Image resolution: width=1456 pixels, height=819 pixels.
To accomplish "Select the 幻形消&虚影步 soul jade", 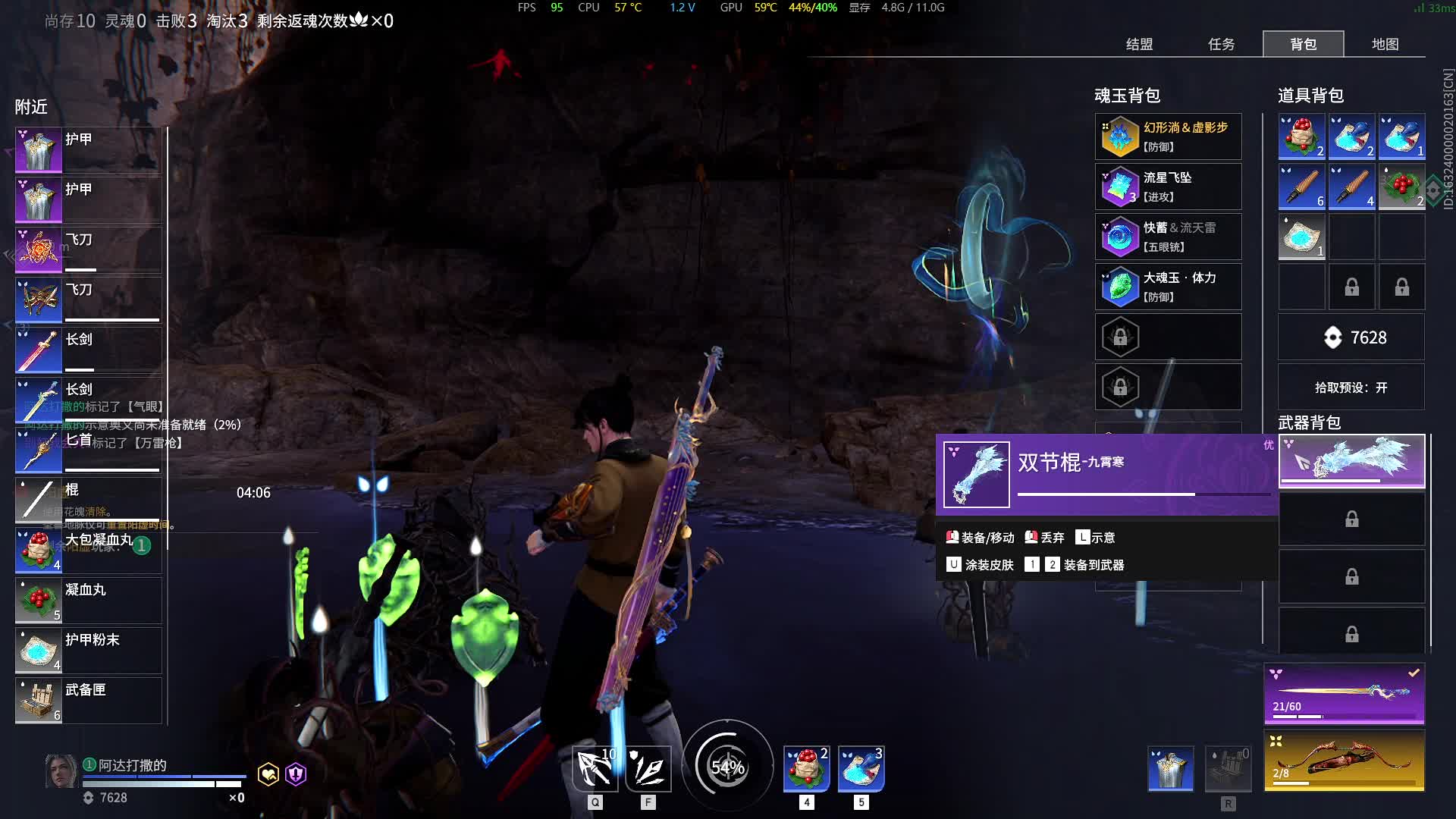I will pos(1168,136).
